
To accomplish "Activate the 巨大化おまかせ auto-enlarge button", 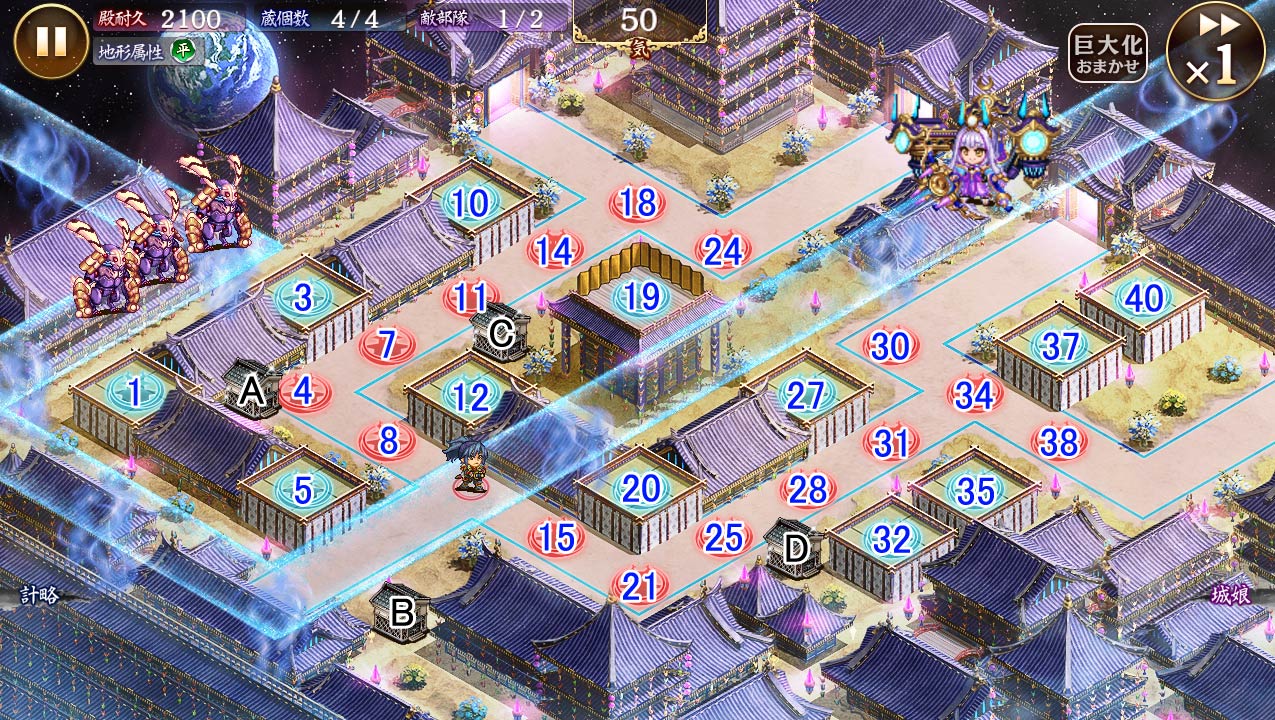I will click(x=1107, y=53).
